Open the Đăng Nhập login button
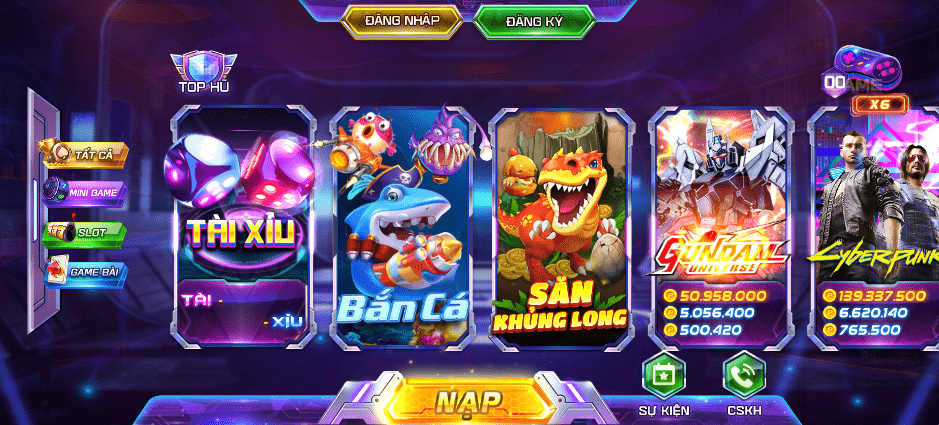 pyautogui.click(x=404, y=20)
